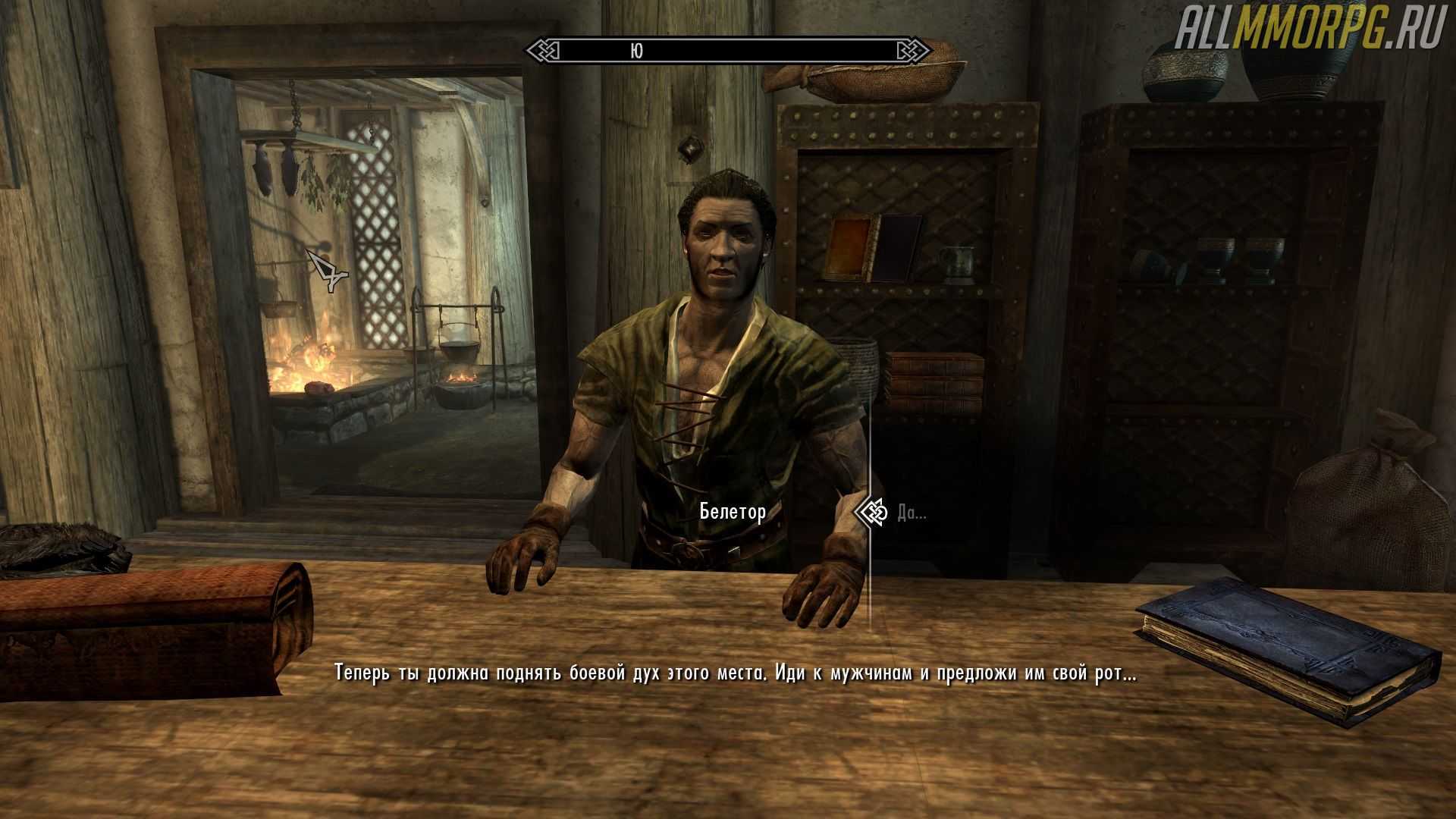Viewport: 1456px width, 819px height.
Task: Choose the "Да..." dialogue reply
Action: click(x=911, y=513)
